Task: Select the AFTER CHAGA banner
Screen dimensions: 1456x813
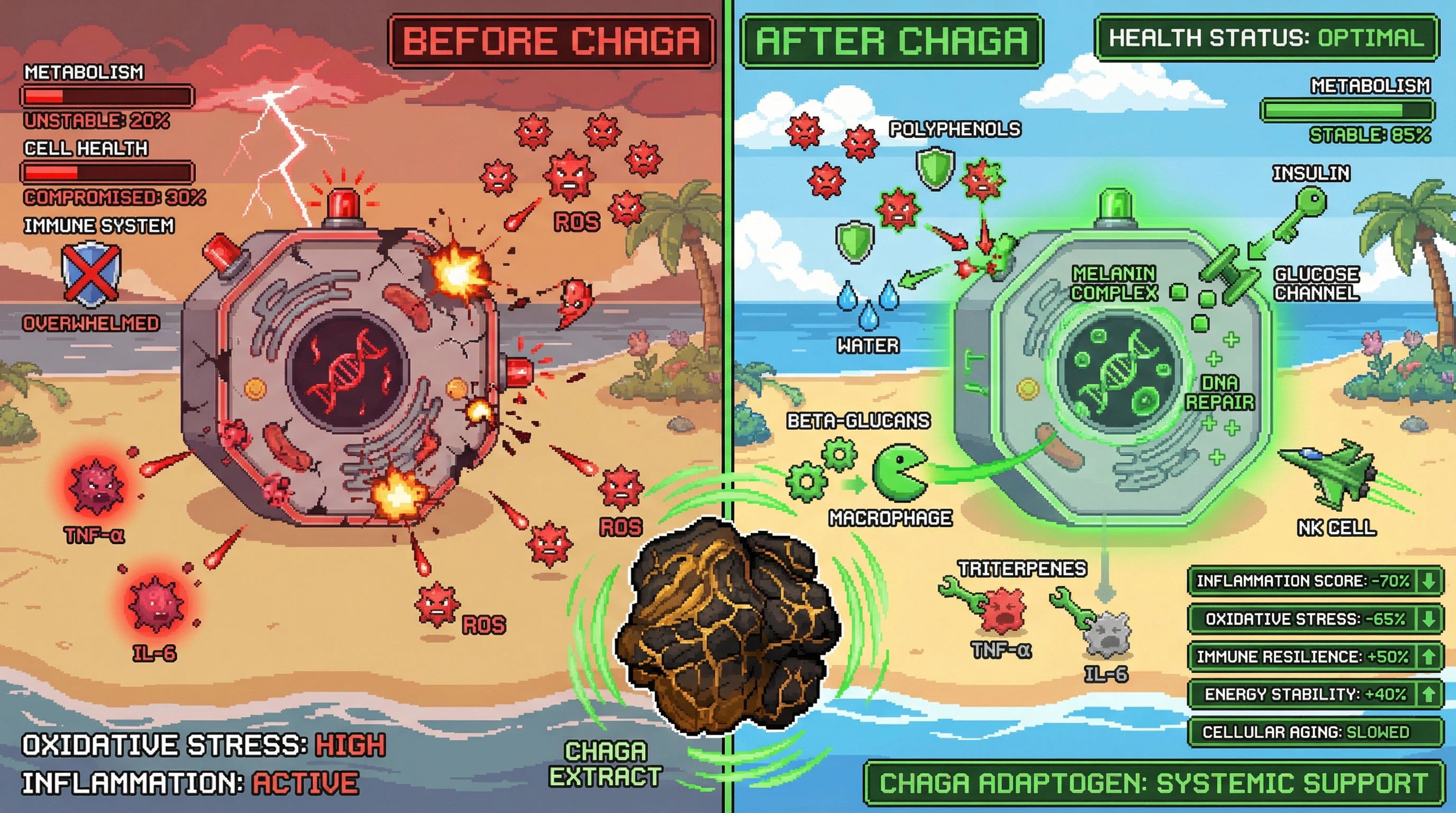Action: pos(891,41)
